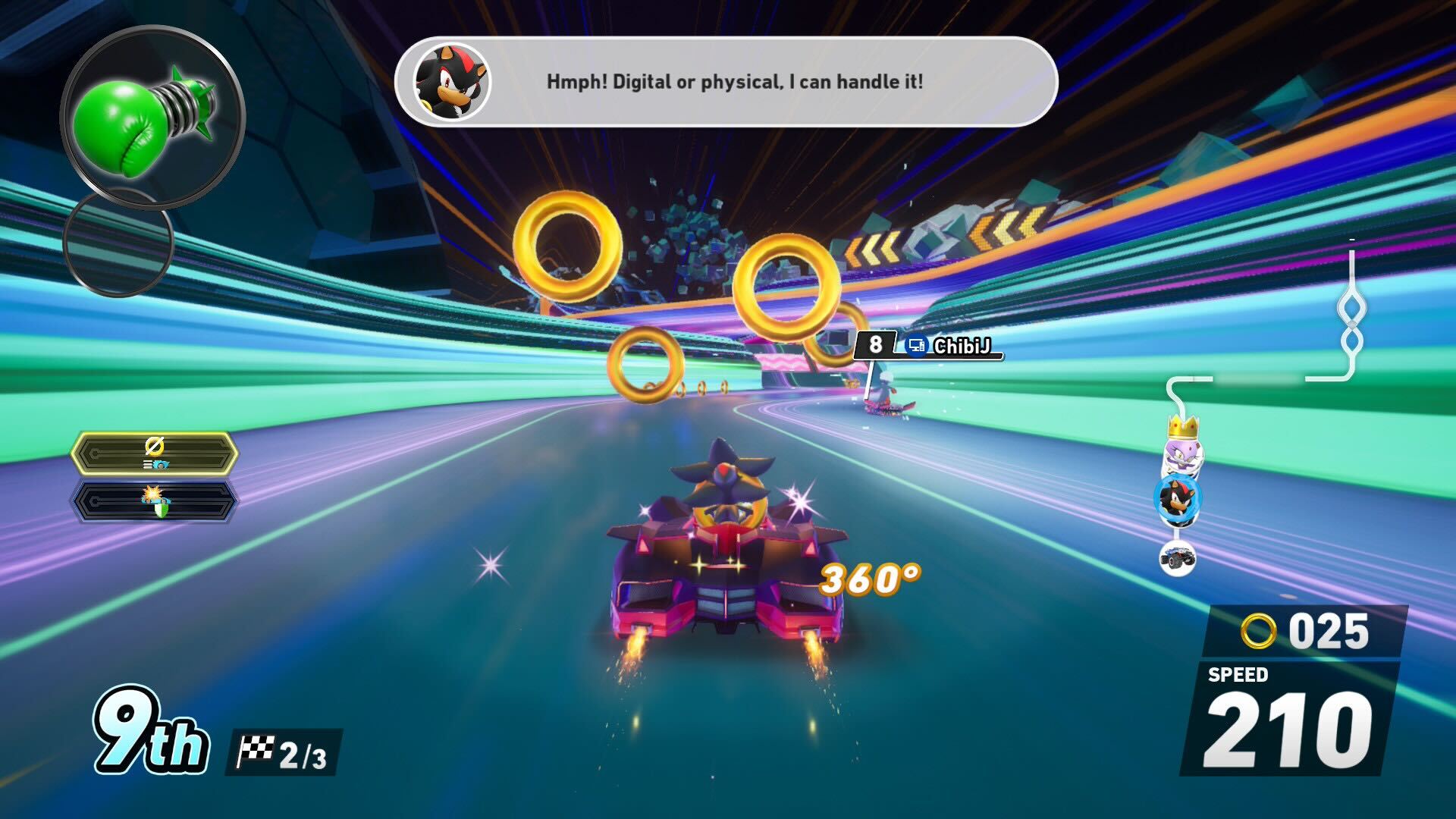Select the yellow hexagonal gadget panel

pos(155,453)
